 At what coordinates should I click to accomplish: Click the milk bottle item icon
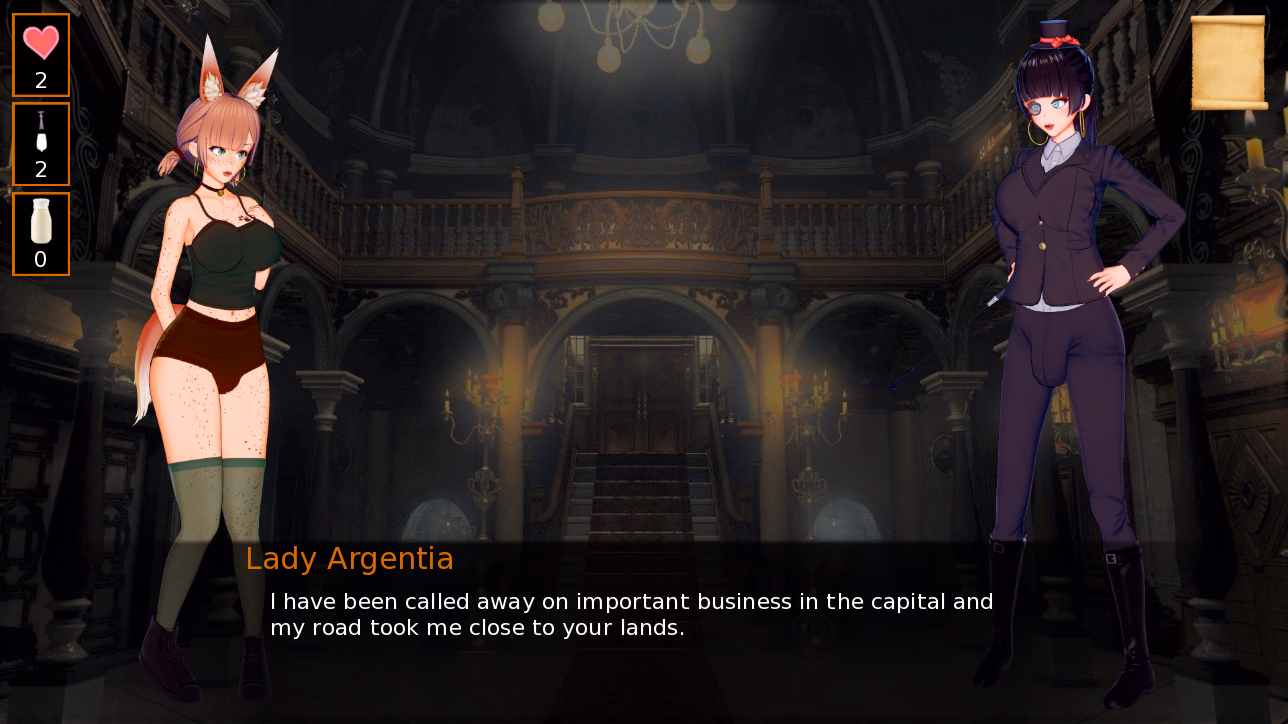pyautogui.click(x=40, y=224)
